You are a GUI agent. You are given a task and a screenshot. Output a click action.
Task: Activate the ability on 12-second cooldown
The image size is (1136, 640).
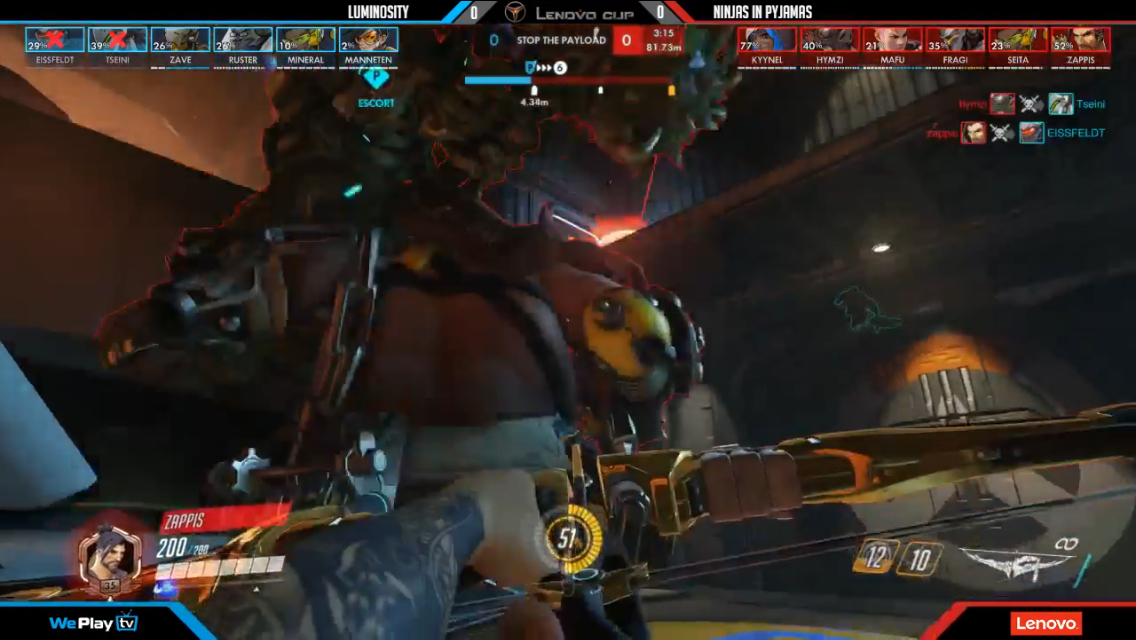tap(875, 558)
